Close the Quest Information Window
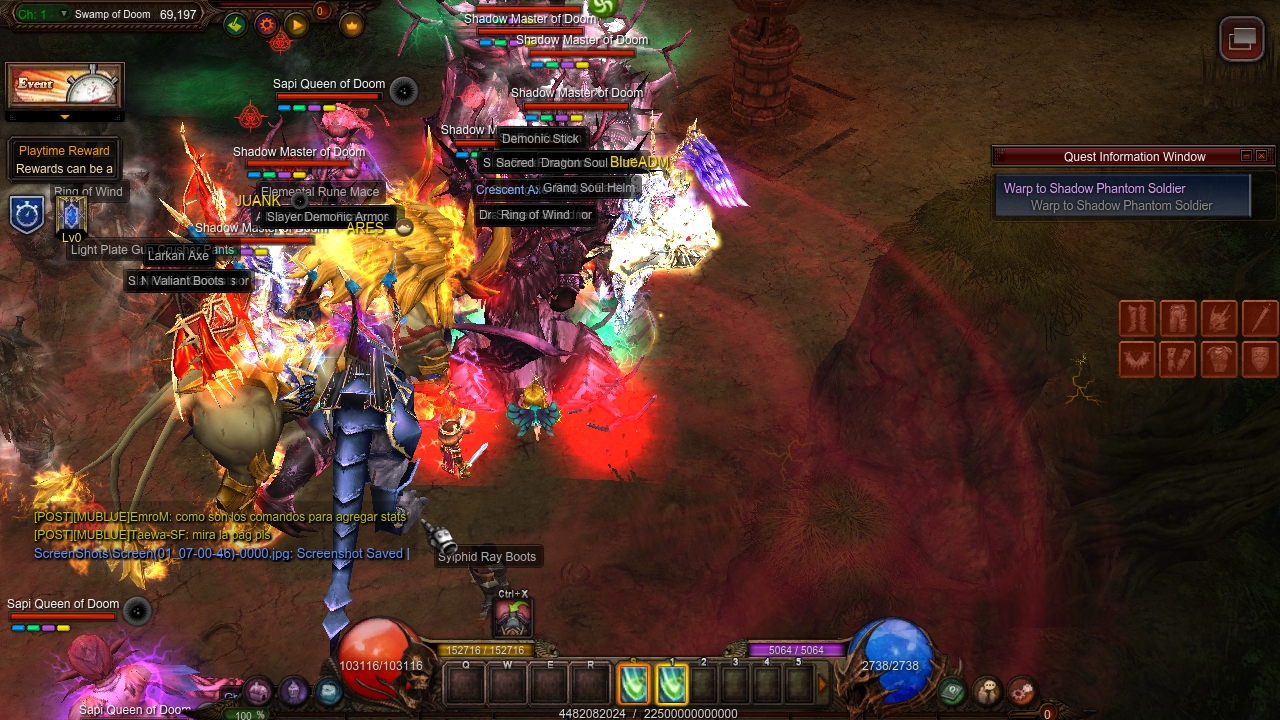Viewport: 1280px width, 720px height. 1261,156
